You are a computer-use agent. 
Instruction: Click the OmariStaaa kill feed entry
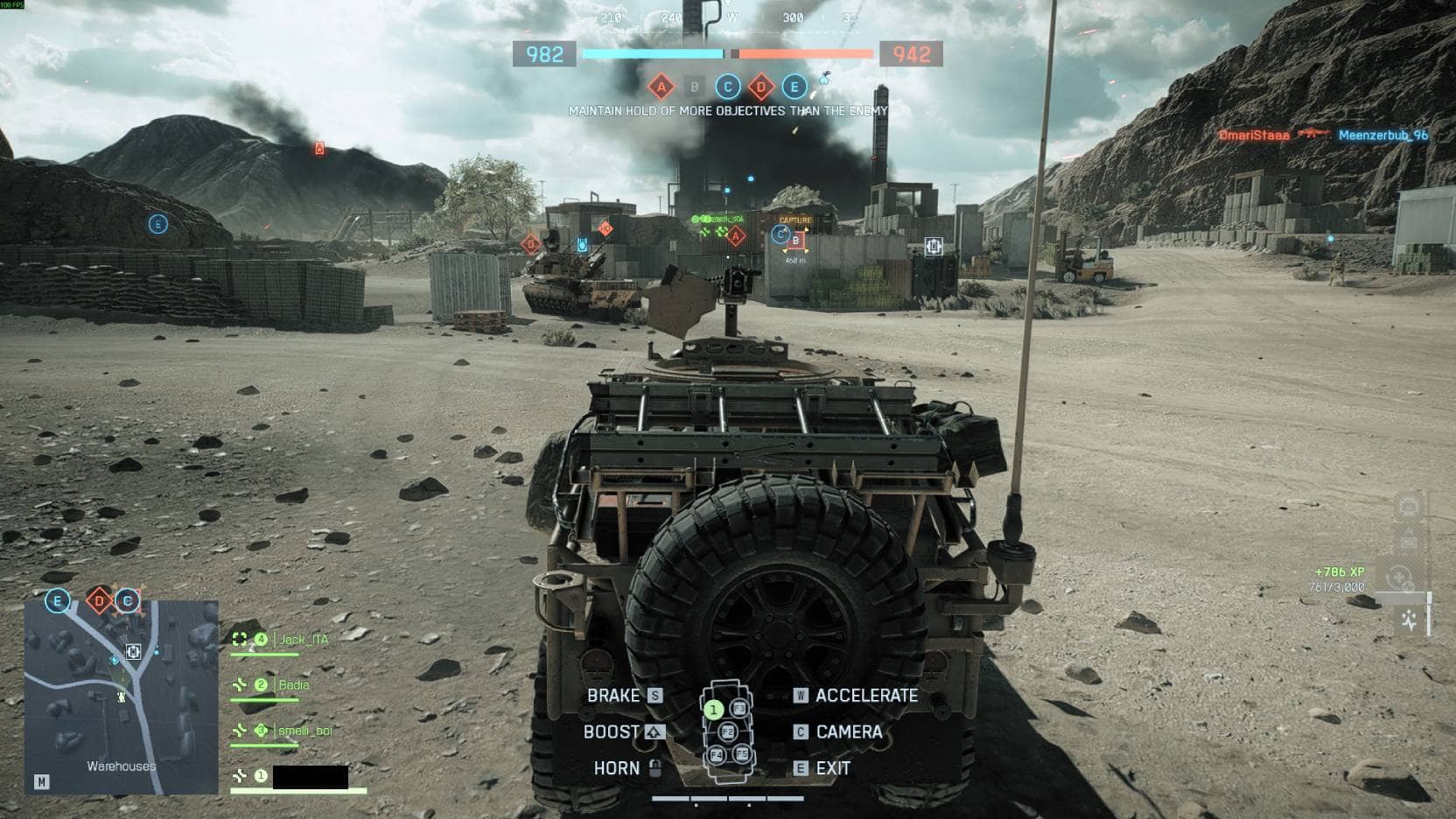[x=1253, y=136]
